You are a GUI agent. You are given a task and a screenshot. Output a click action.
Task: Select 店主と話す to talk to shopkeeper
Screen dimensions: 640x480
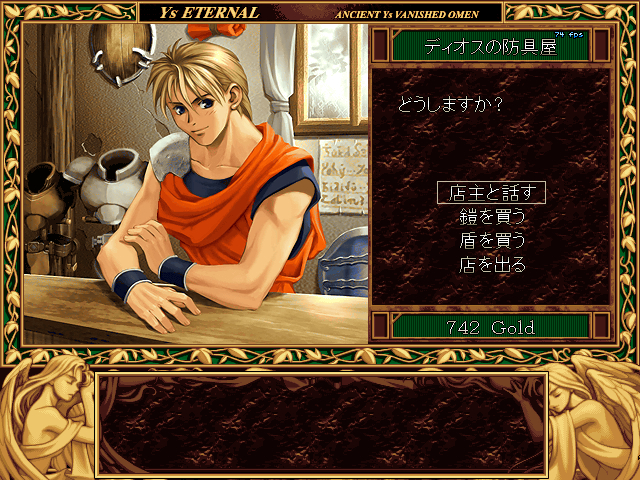[491, 193]
